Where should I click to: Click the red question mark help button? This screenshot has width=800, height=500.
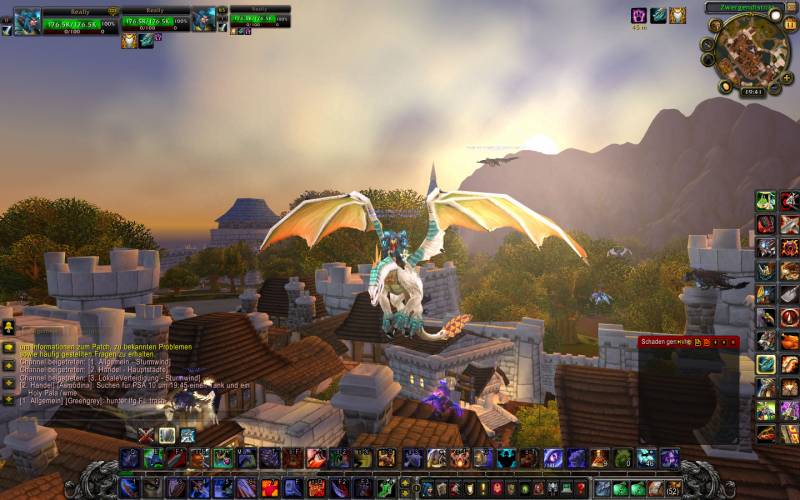[x=581, y=489]
